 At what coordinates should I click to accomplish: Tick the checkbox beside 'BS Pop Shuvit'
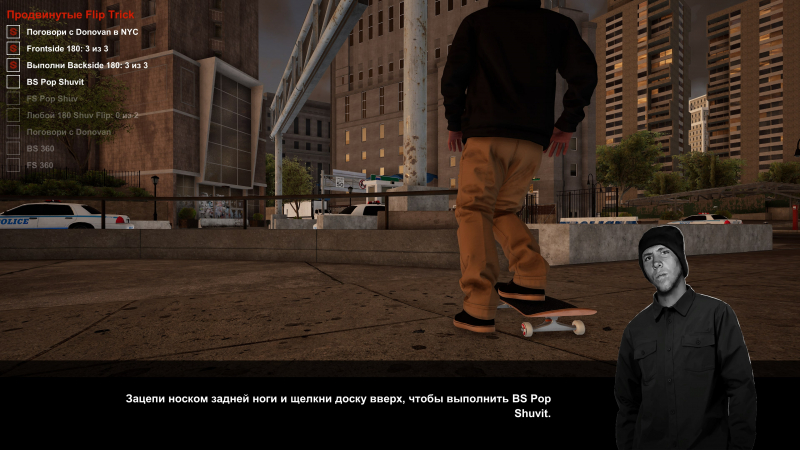click(13, 81)
